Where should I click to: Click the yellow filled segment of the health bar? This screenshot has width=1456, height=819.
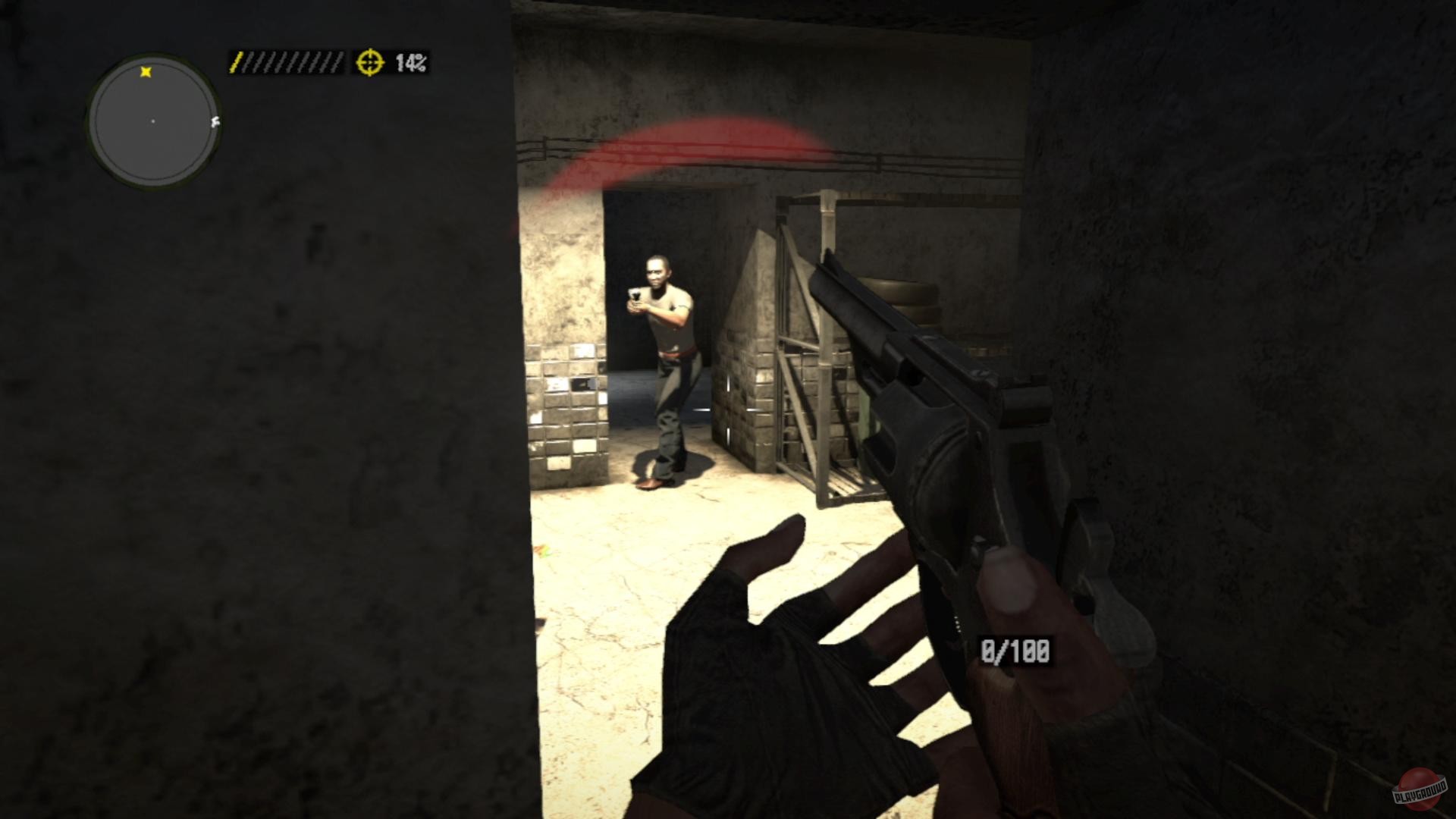click(x=237, y=62)
